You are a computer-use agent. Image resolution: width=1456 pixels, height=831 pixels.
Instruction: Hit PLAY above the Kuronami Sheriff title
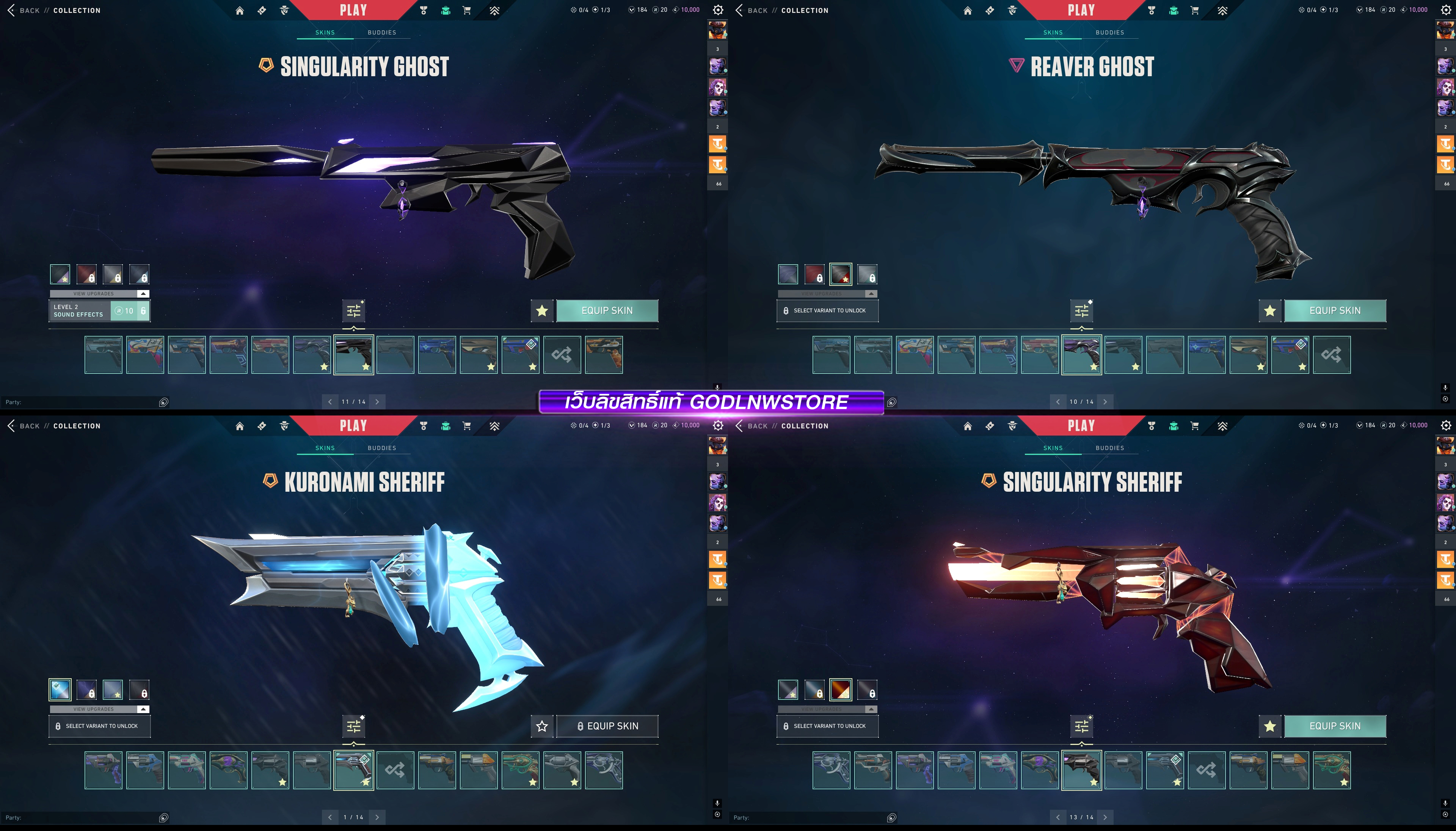(353, 426)
